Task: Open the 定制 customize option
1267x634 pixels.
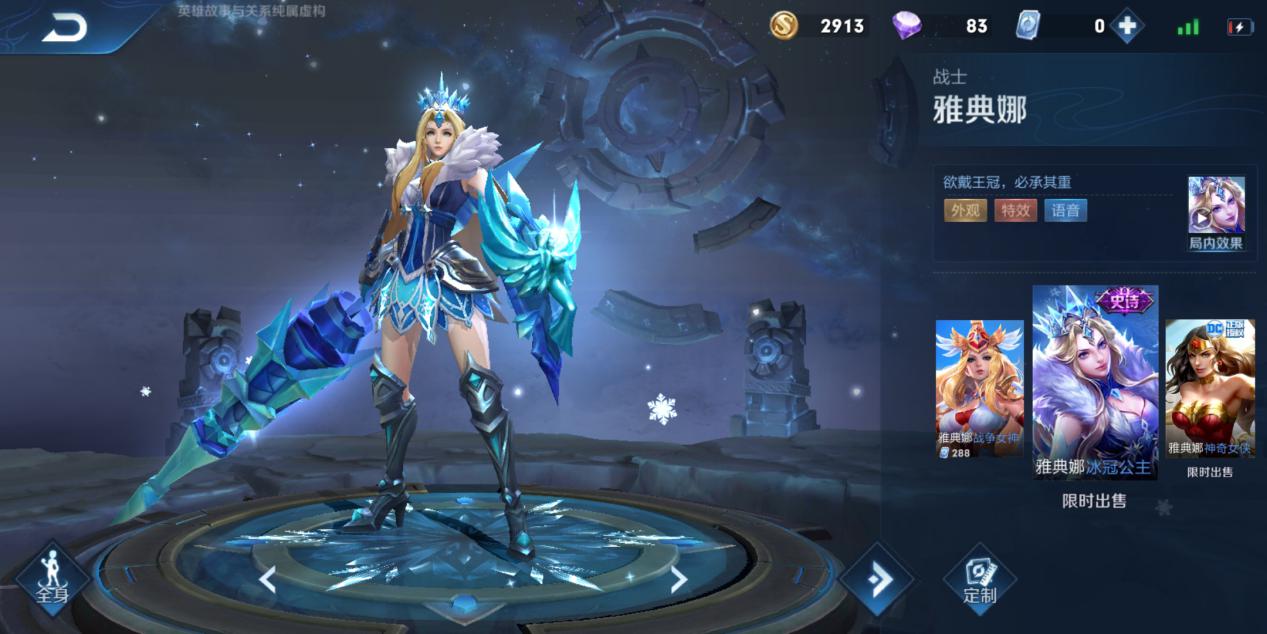Action: (x=979, y=580)
